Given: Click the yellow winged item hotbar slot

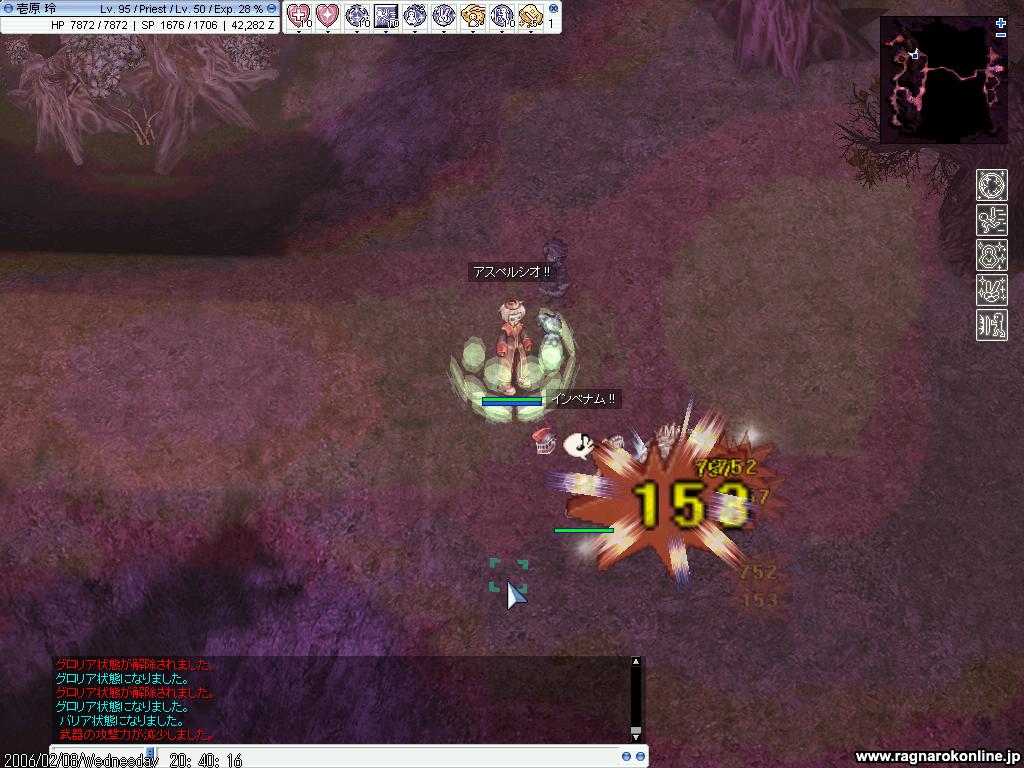Looking at the screenshot, I should tap(472, 15).
